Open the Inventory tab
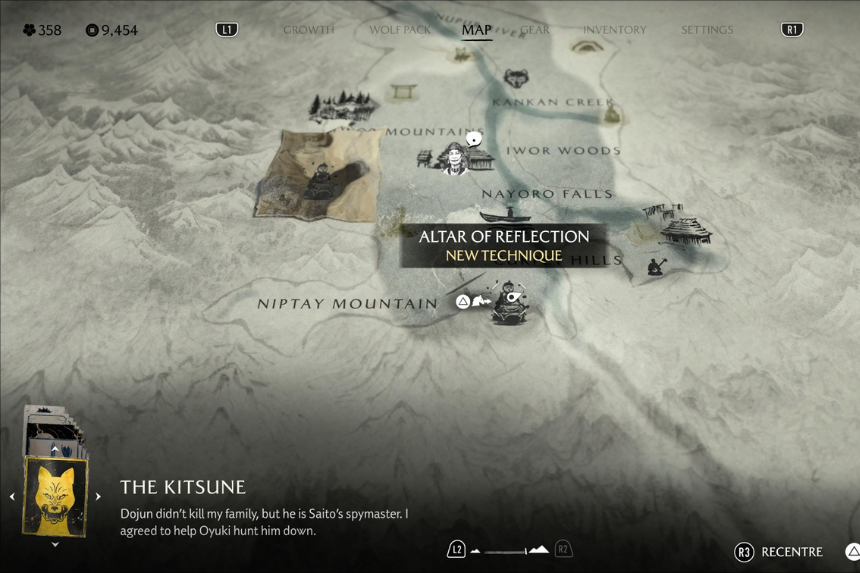The width and height of the screenshot is (860, 573). pos(614,30)
